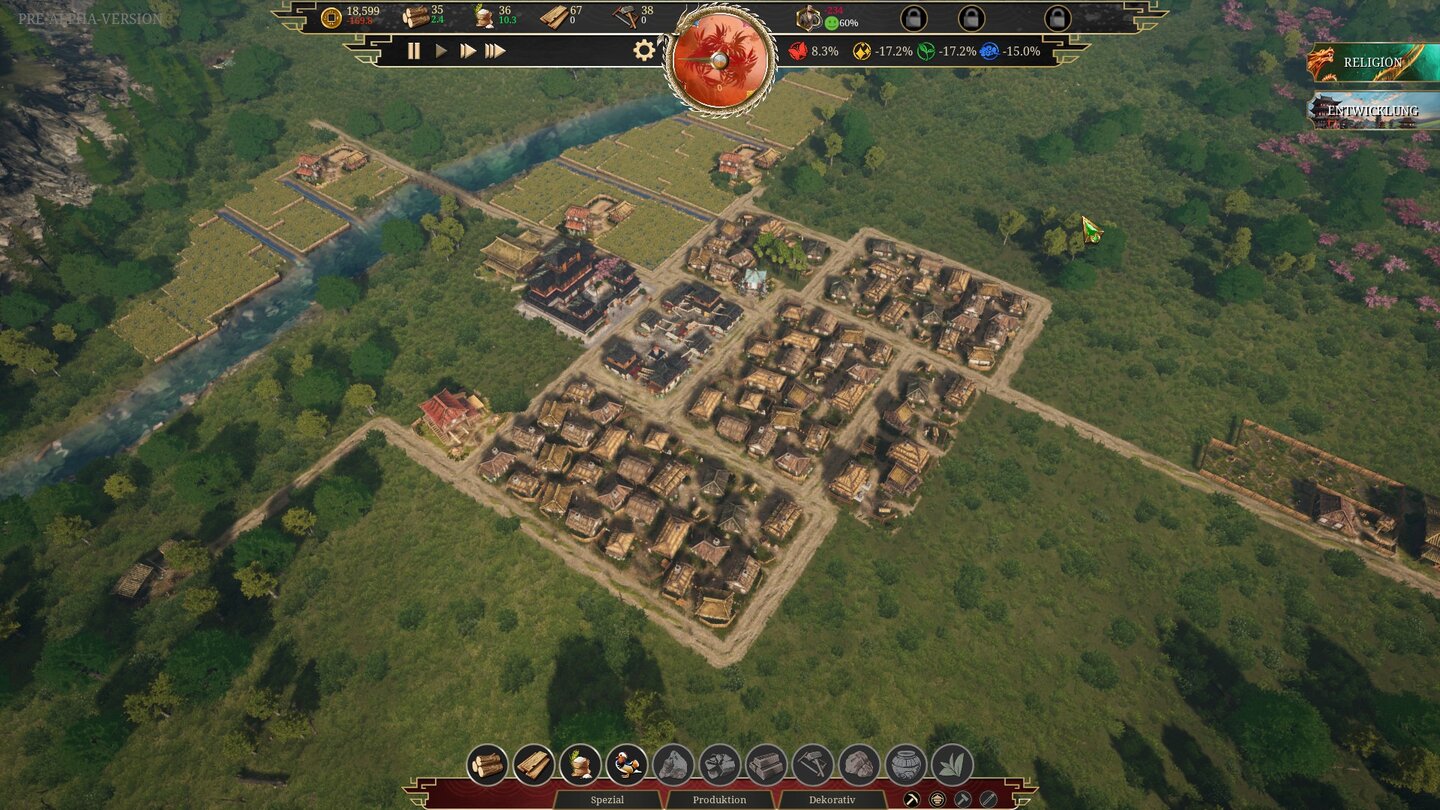
Task: Click the first padlock toggle at the top right
Action: 915,18
